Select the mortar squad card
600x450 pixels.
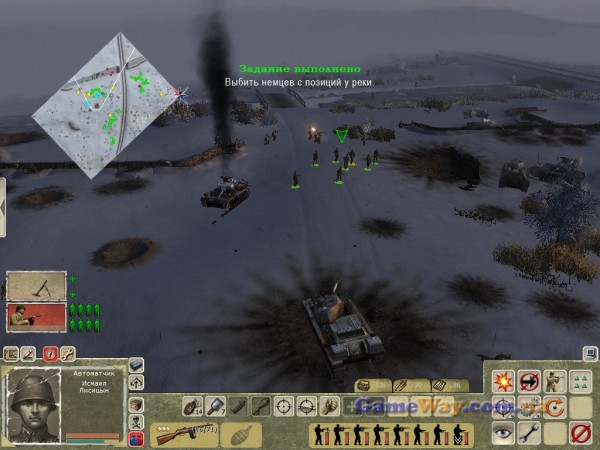pyautogui.click(x=36, y=286)
